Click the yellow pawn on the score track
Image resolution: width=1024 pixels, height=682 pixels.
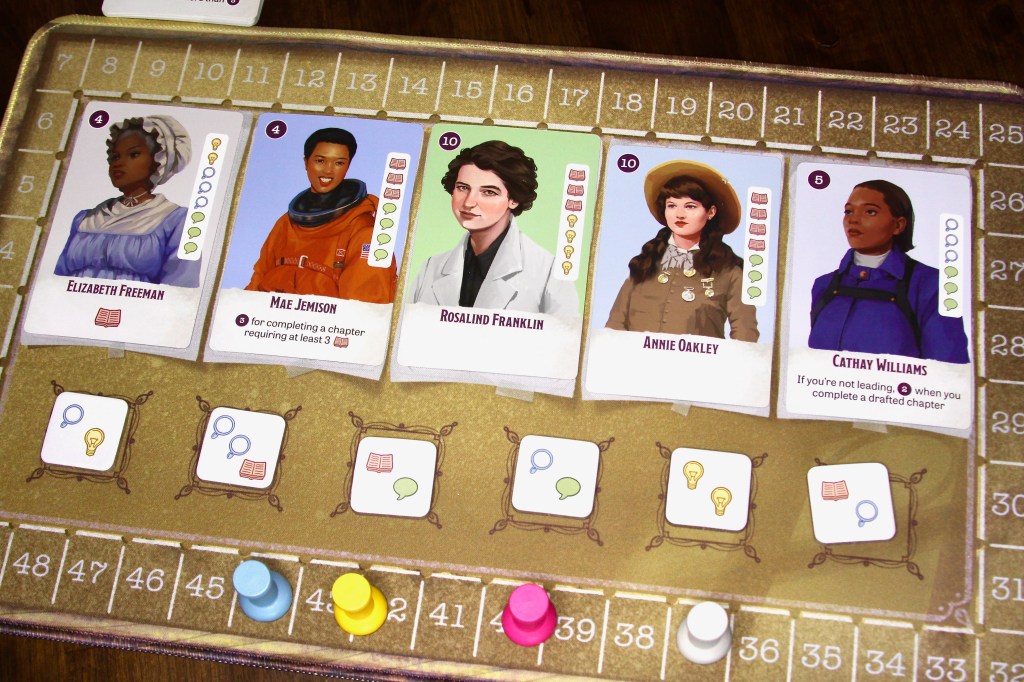358,603
